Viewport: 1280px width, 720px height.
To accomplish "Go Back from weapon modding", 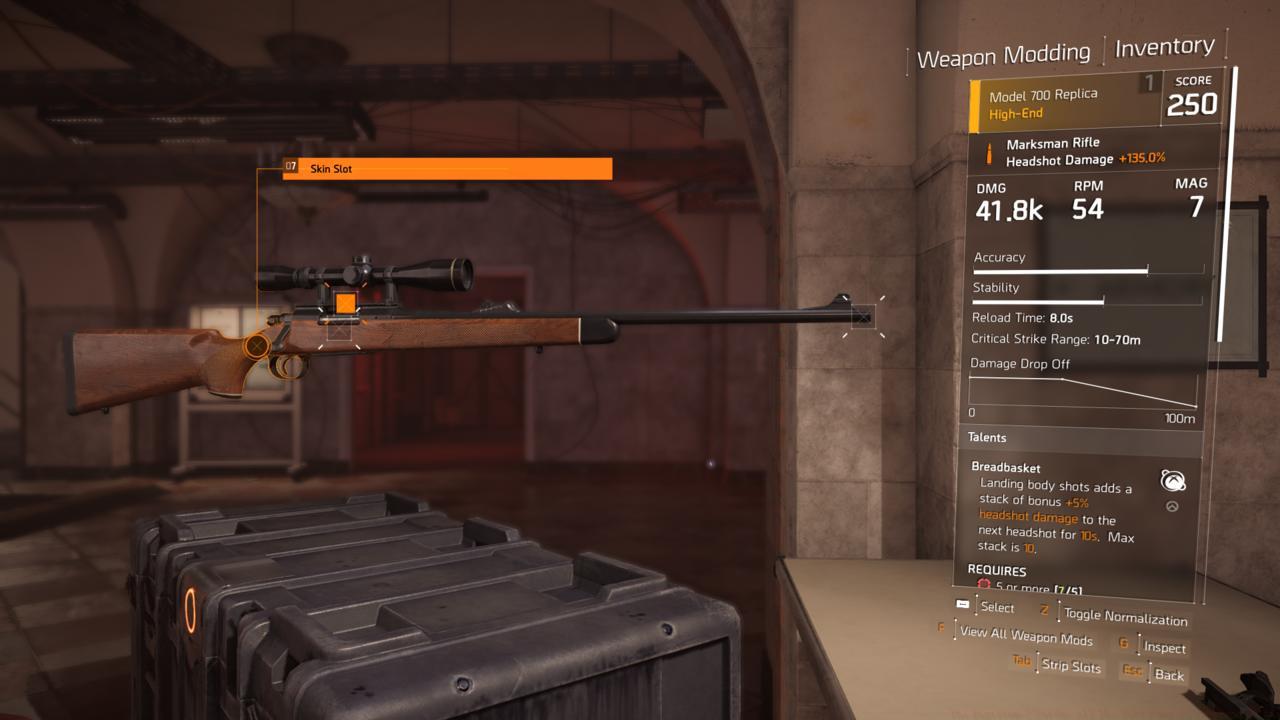I will click(x=1168, y=675).
